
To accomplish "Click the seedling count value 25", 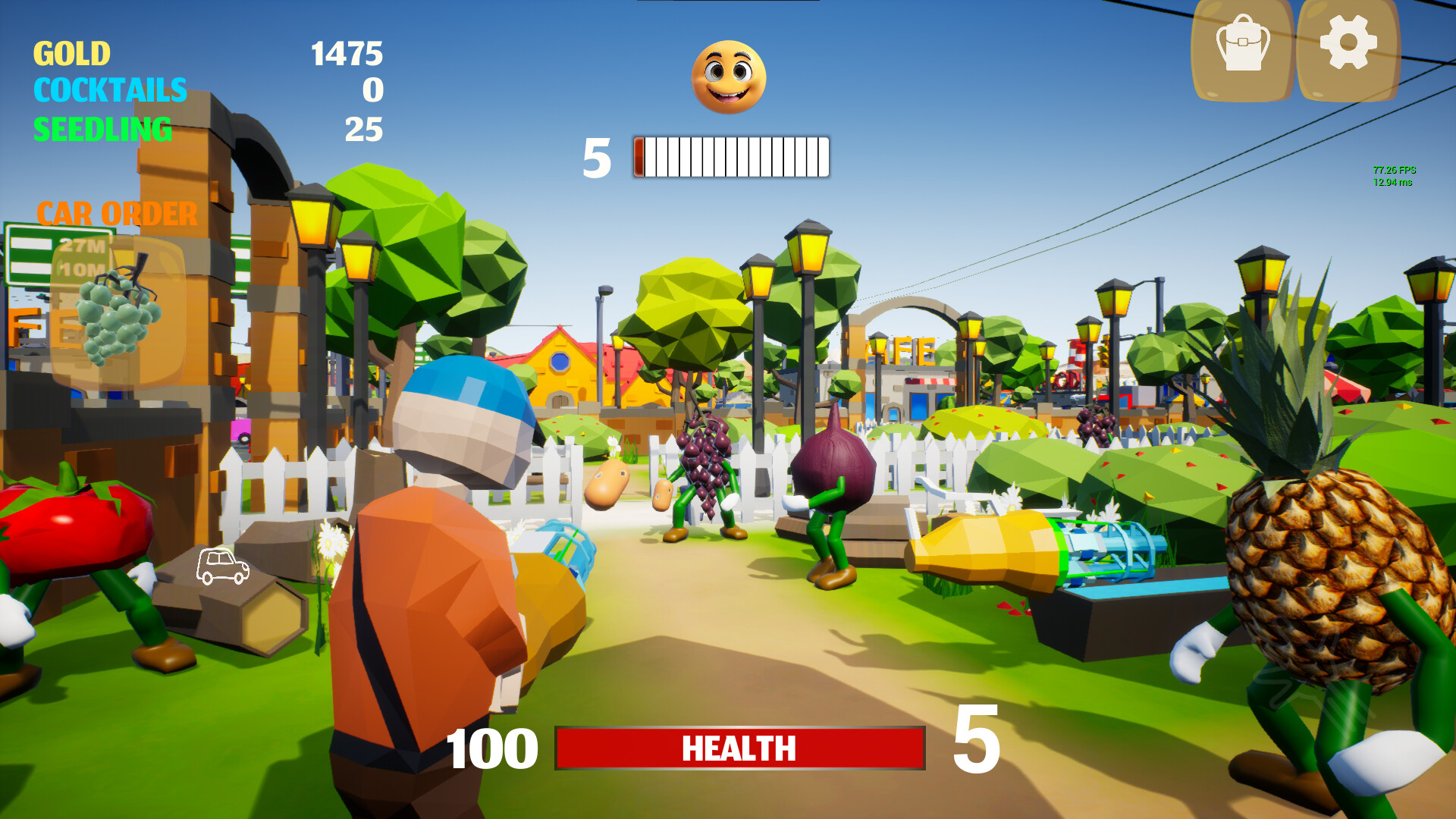I will point(362,127).
